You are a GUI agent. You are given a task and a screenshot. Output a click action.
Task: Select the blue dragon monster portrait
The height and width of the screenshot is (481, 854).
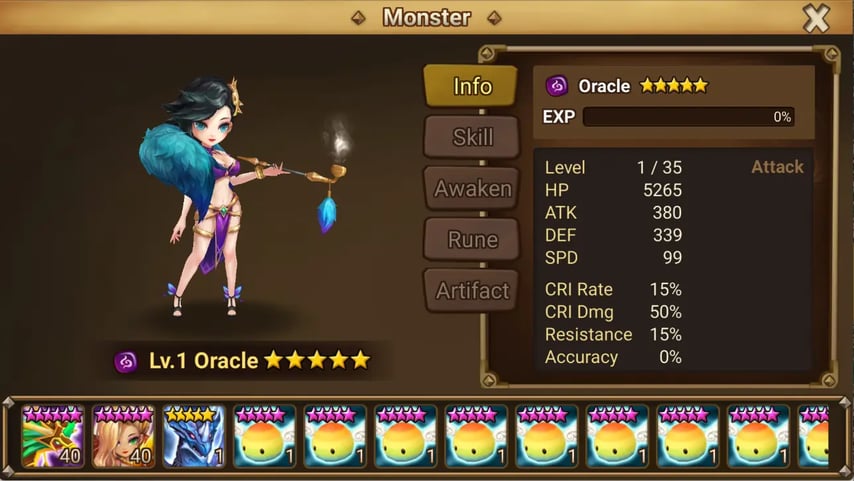194,436
